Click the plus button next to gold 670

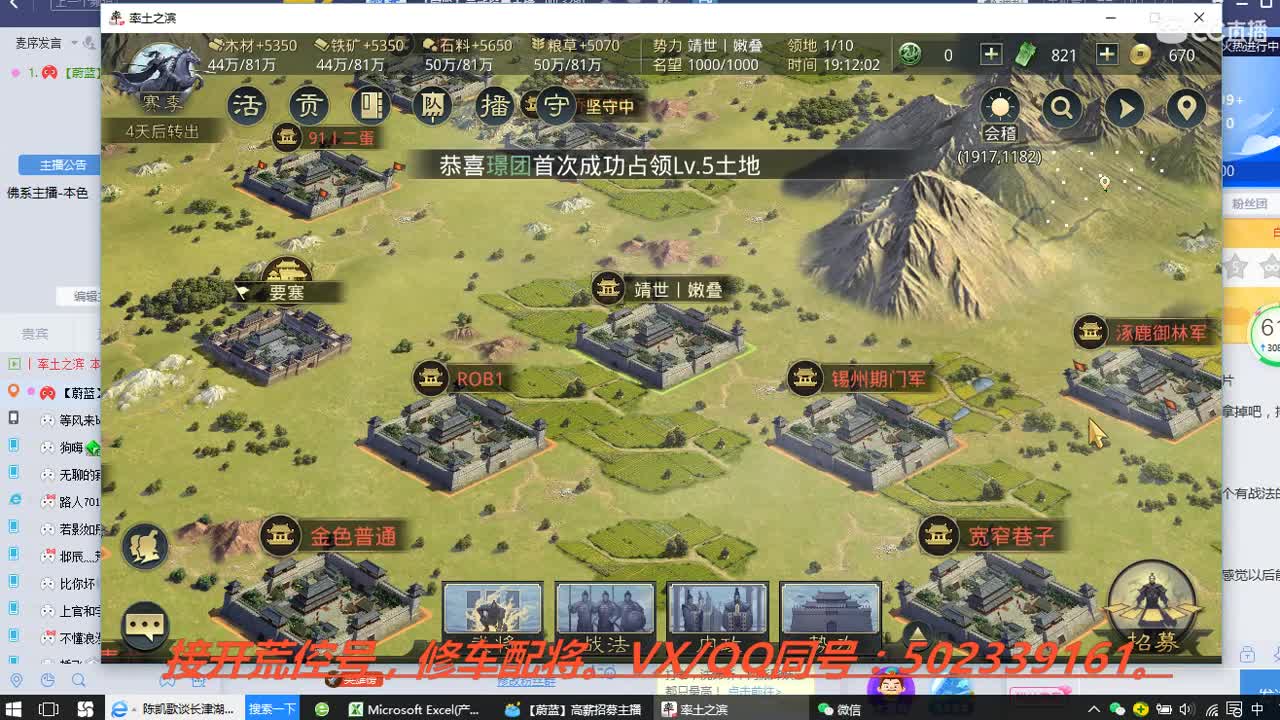(1108, 55)
